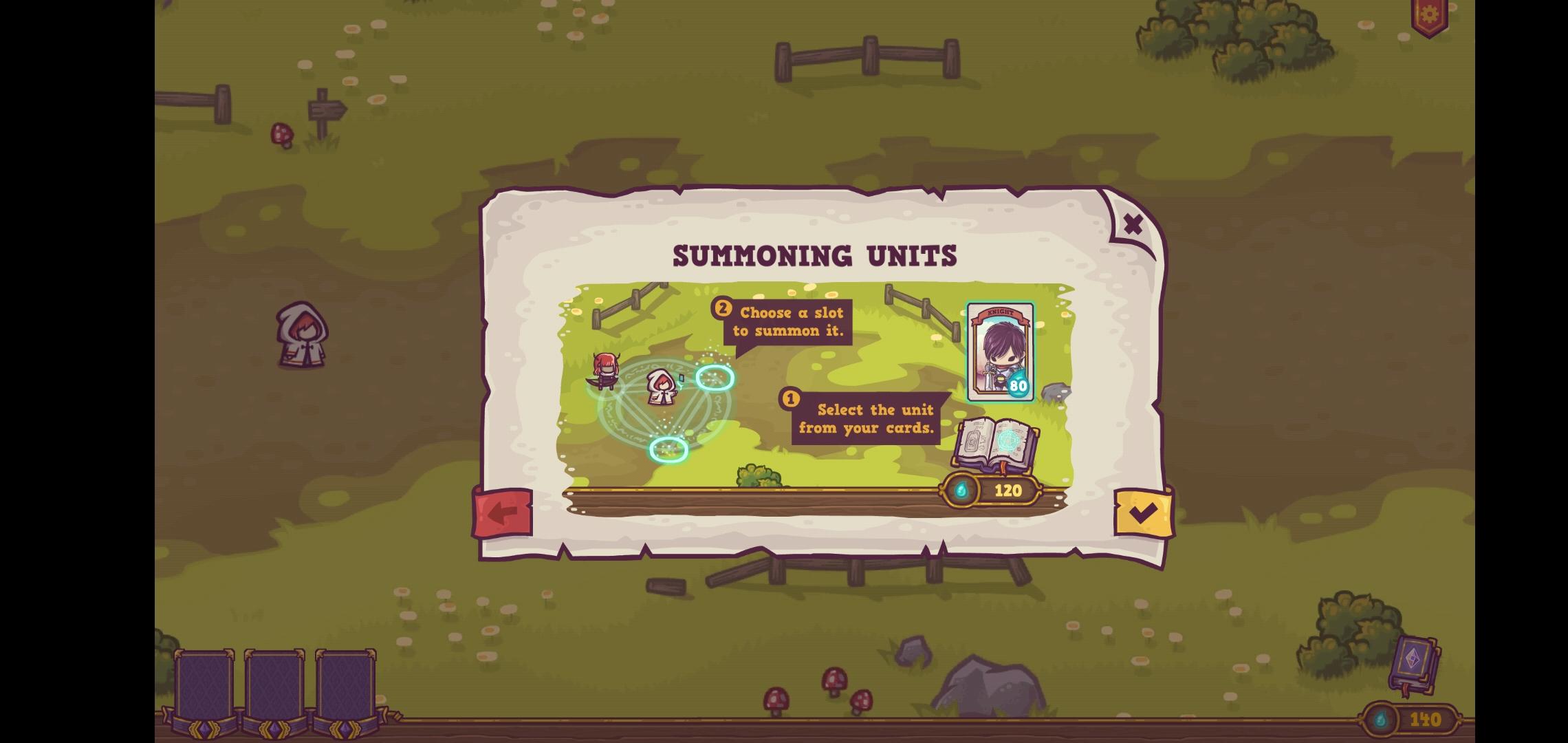
Task: Click the 80 mana cost badge on the Knight card
Action: (x=1016, y=387)
